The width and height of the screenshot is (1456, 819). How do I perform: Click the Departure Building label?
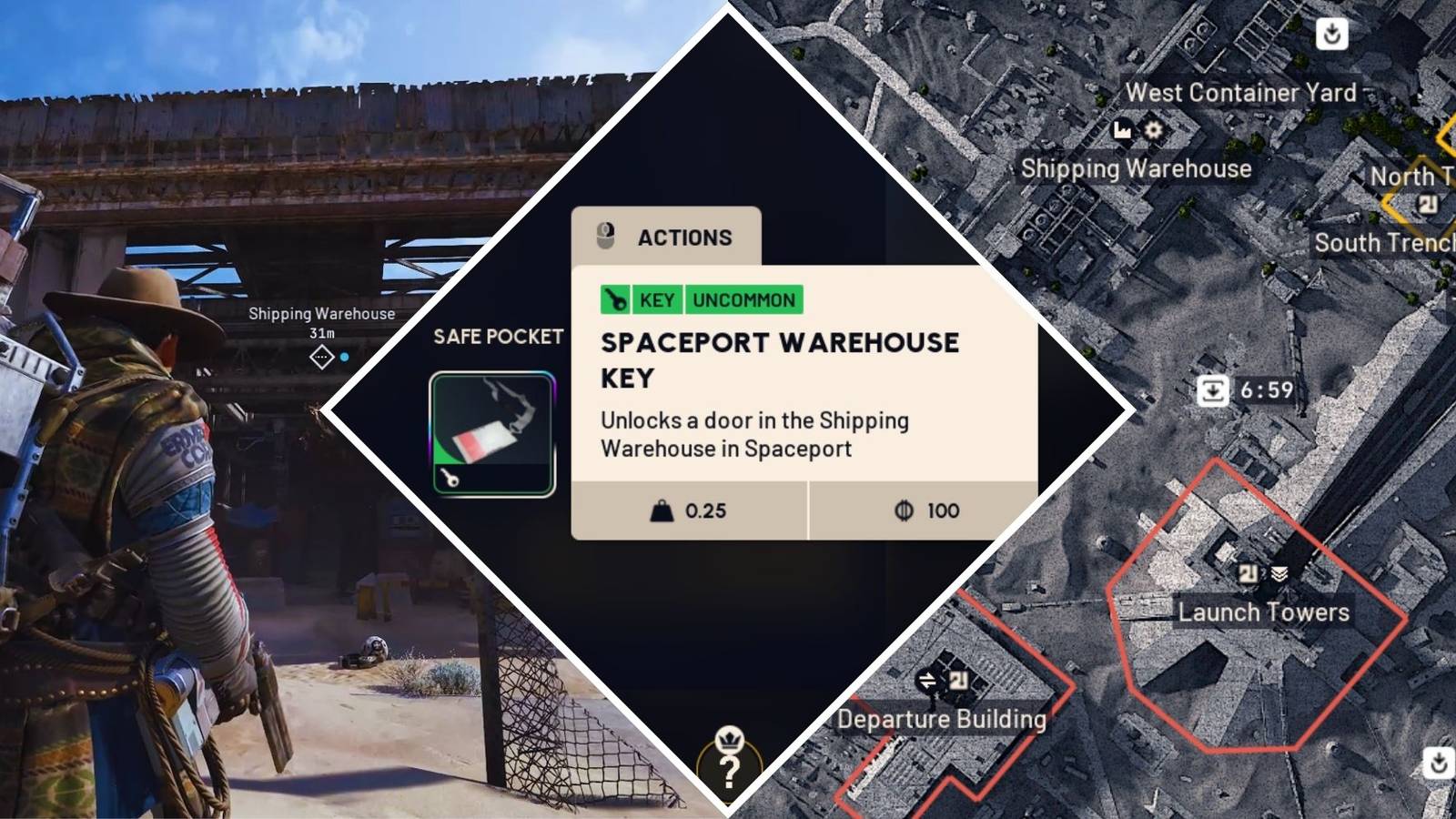click(943, 720)
